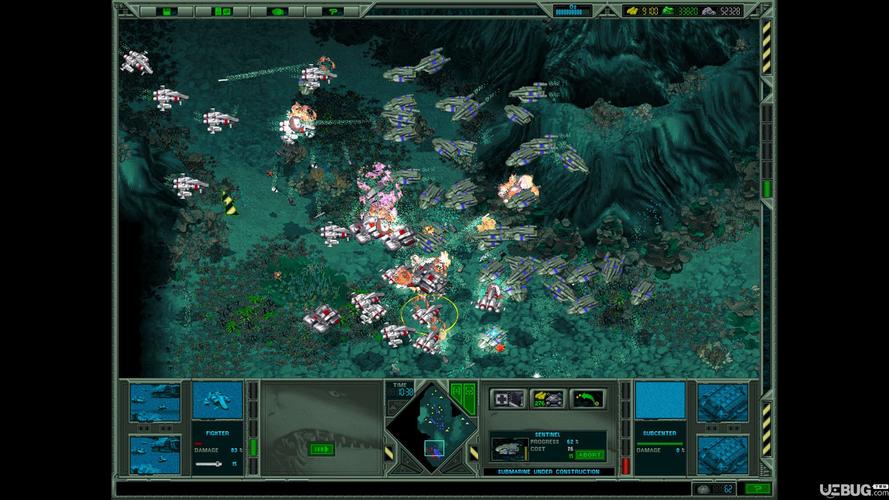Choose the yellow submarine build option
Image resolution: width=889 pixels, height=500 pixels.
547,398
